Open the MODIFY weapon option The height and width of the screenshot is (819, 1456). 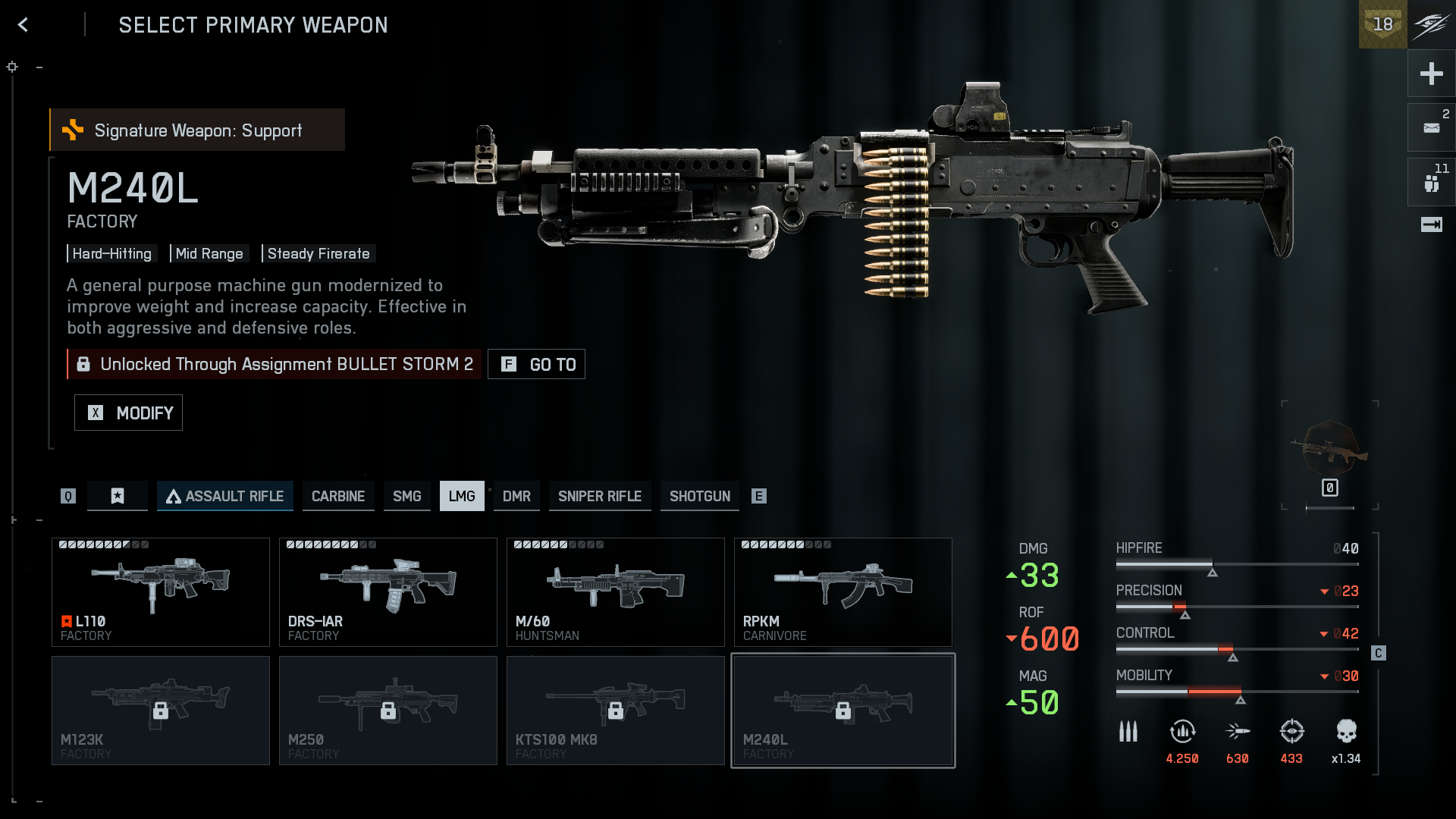click(x=128, y=413)
